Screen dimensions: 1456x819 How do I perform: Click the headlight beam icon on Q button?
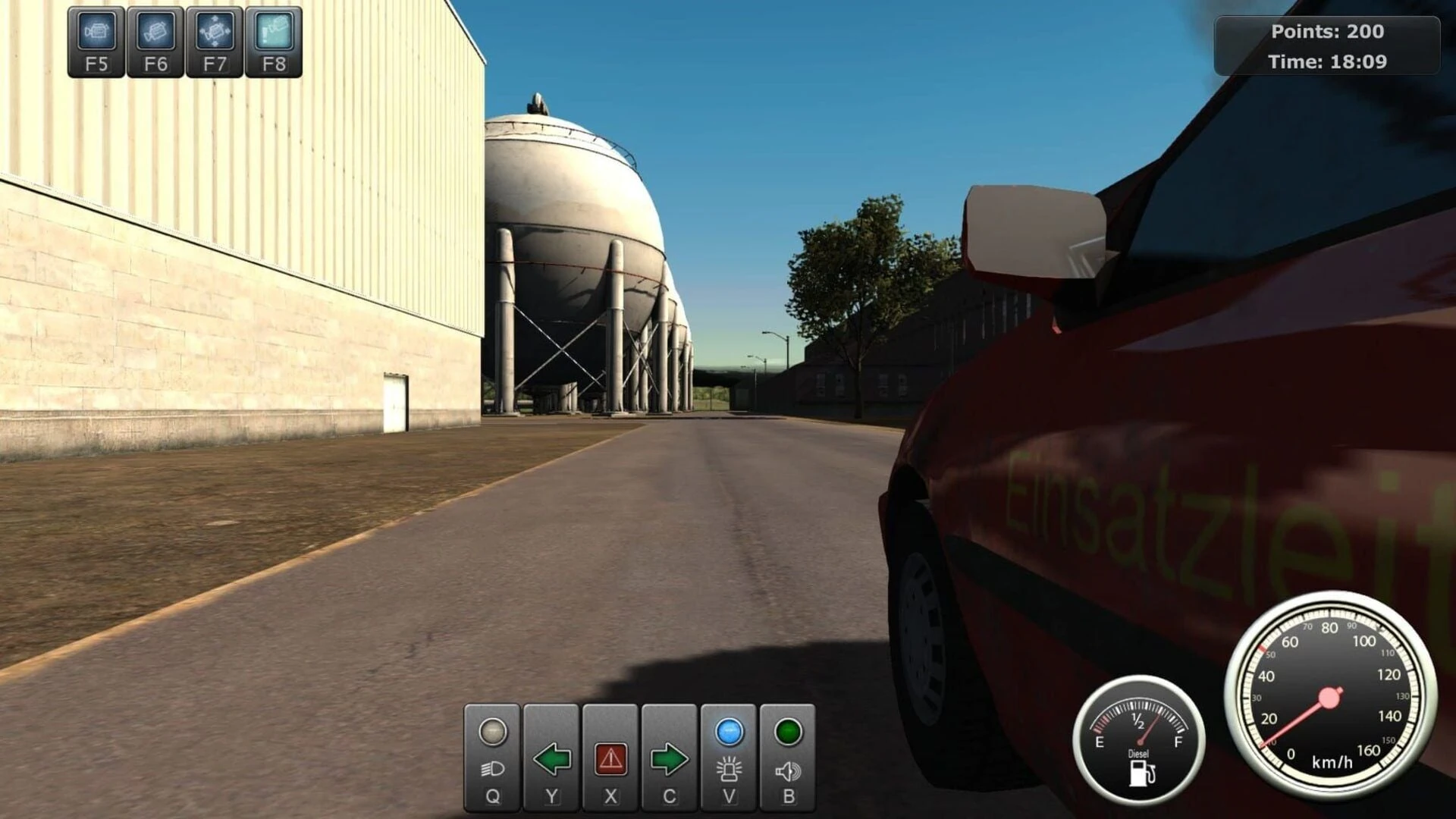(x=491, y=767)
